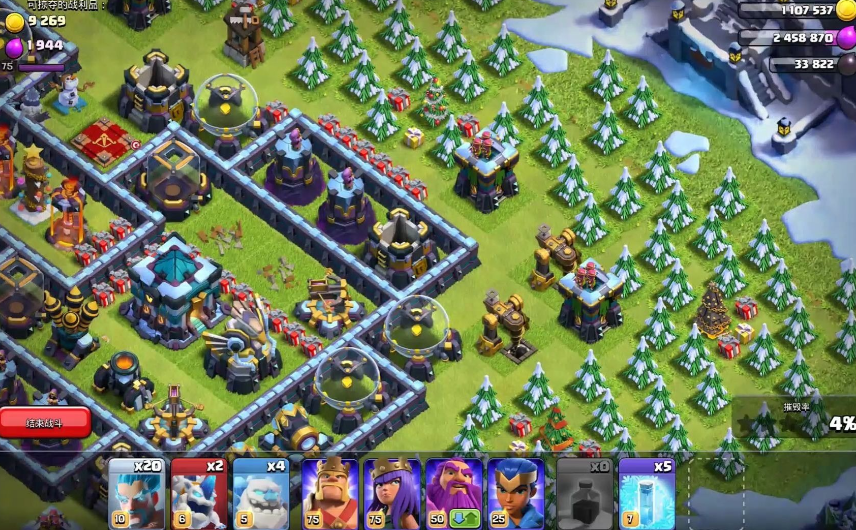Select the x2 troop card with red background
Screen dimensions: 856x530
(x=198, y=493)
